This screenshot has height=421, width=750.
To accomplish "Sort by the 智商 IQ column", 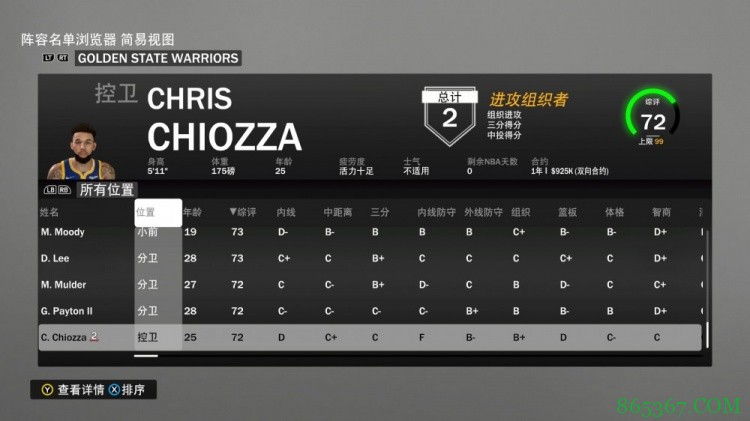I will pos(661,212).
